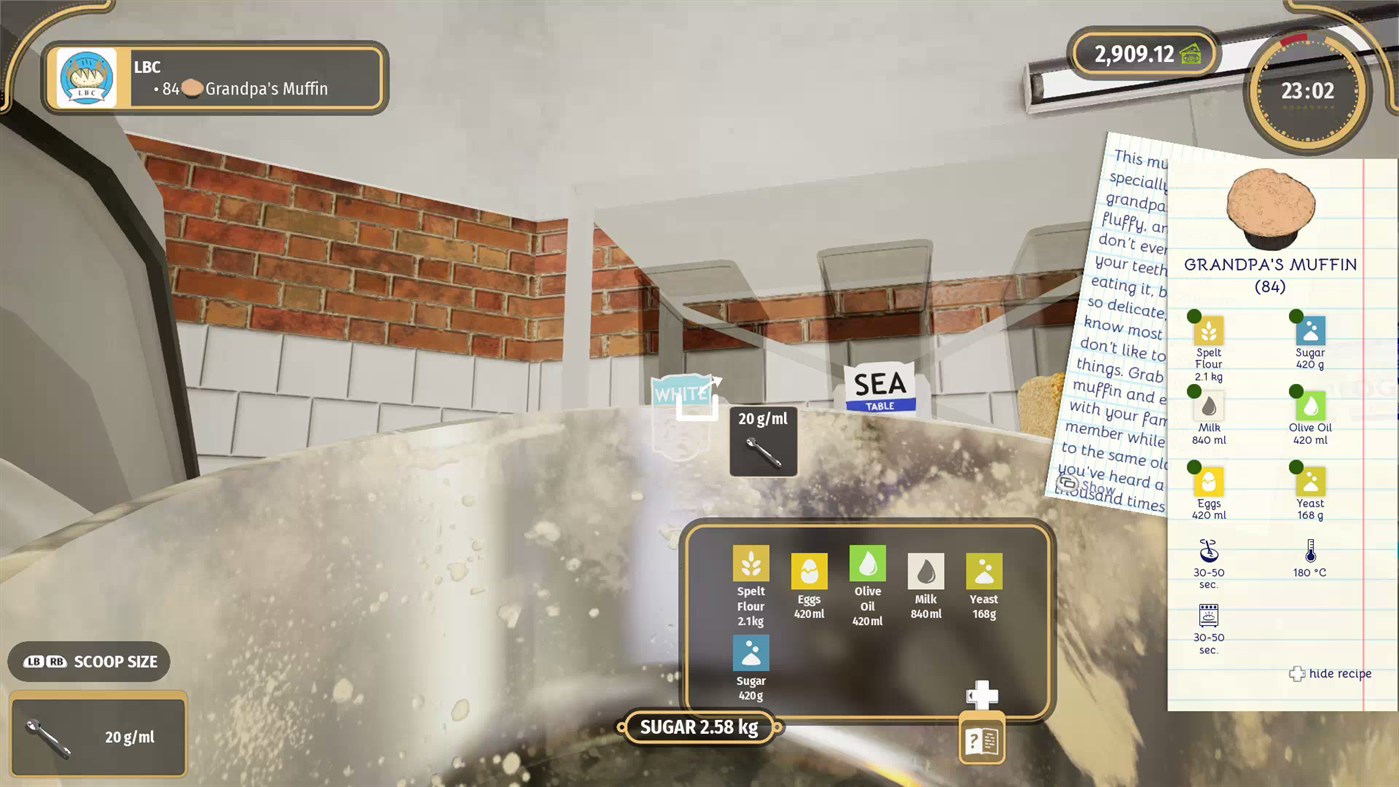Click the SUGAR 2.58 kg scale readout

[x=699, y=727]
